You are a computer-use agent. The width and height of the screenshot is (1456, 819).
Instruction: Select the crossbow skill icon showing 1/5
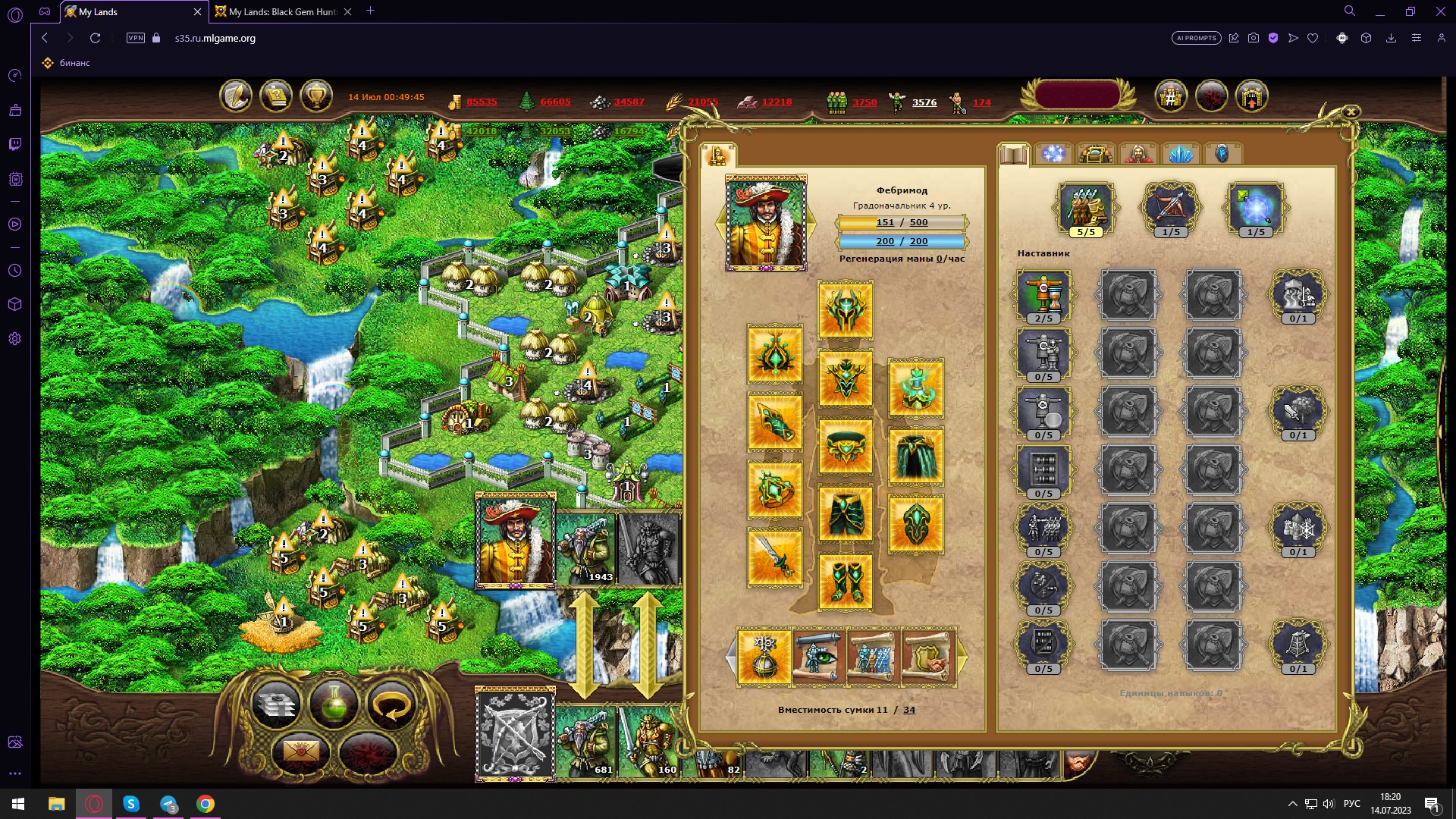click(1170, 207)
